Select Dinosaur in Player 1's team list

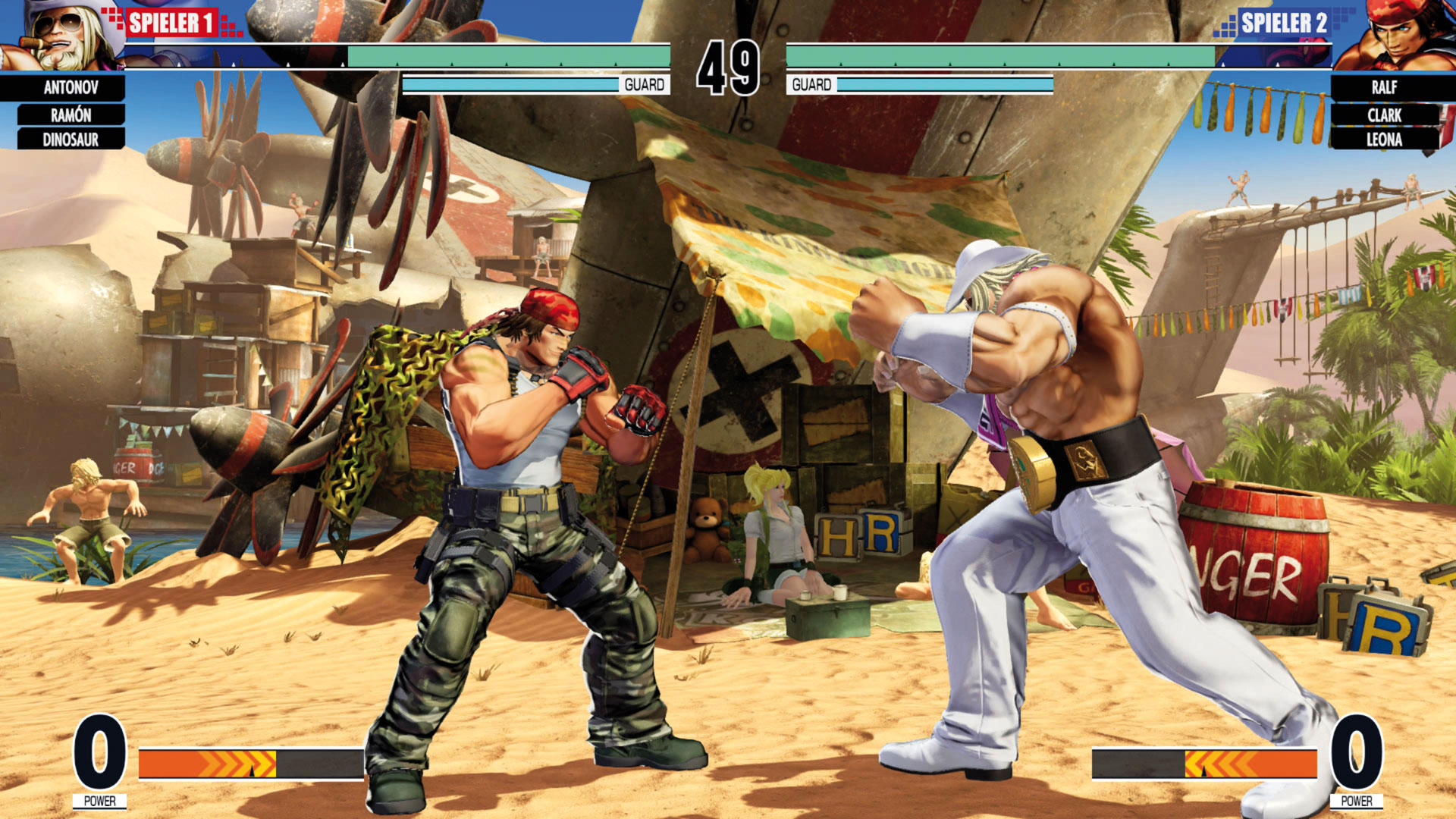point(71,140)
